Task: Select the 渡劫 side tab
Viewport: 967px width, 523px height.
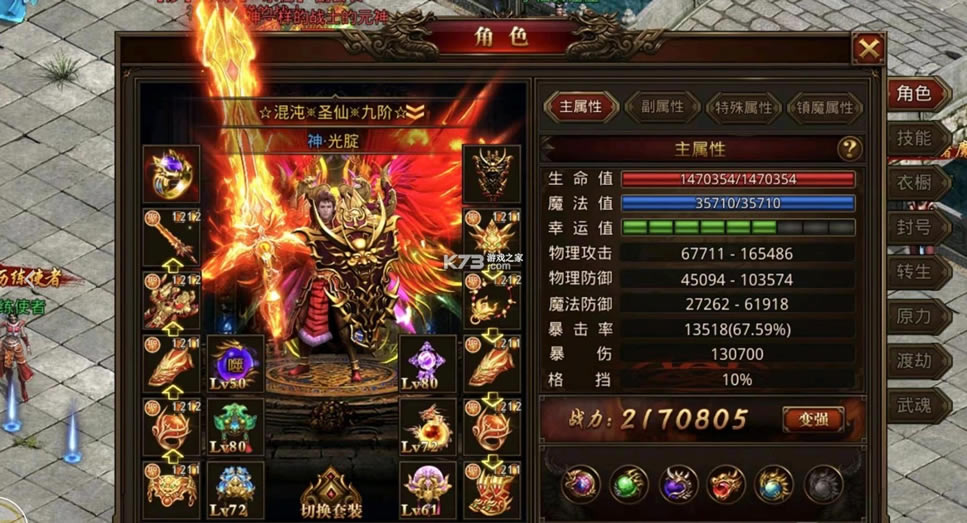Action: point(915,360)
